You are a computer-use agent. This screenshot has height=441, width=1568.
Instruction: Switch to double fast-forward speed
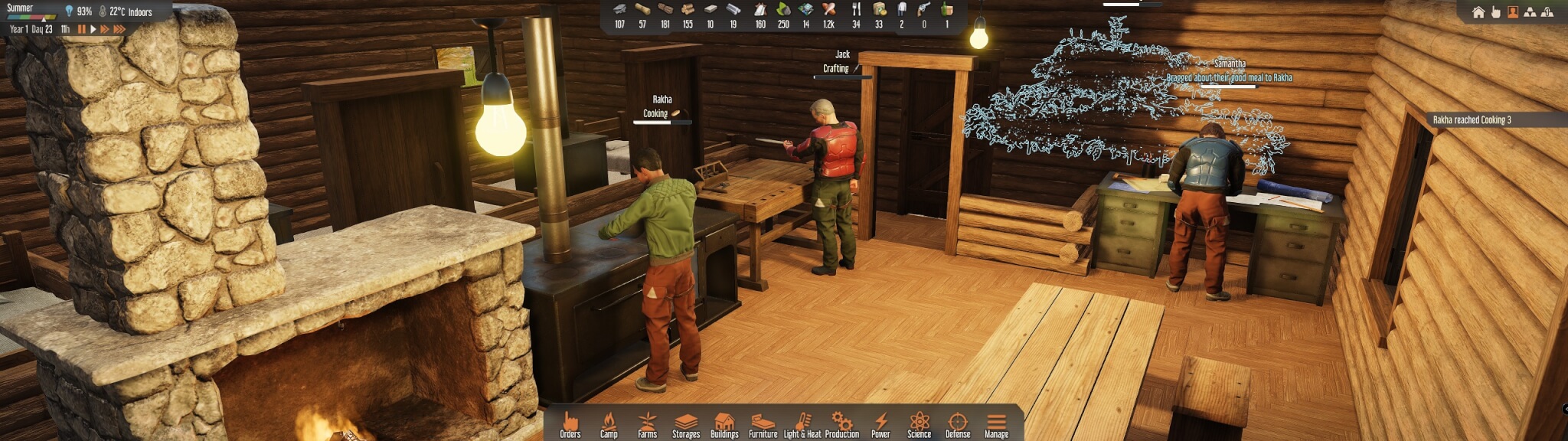[105, 29]
